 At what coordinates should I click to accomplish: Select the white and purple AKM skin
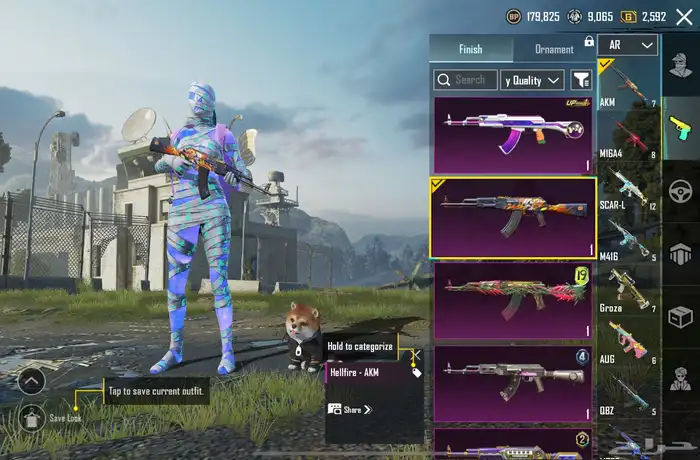(512, 135)
